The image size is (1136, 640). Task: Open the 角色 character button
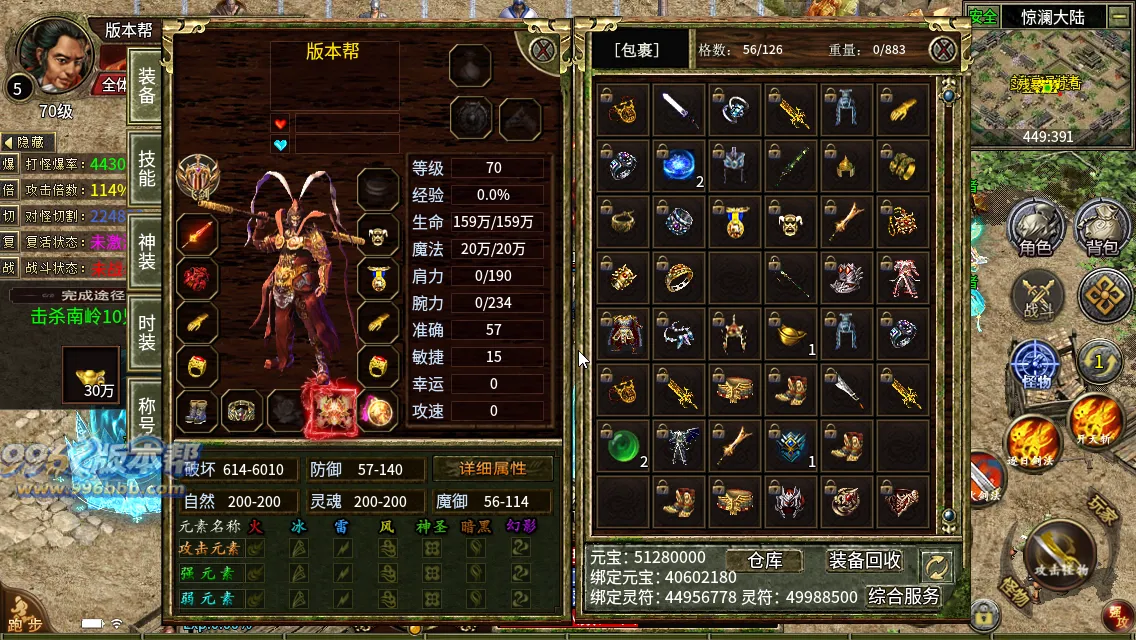click(1035, 228)
